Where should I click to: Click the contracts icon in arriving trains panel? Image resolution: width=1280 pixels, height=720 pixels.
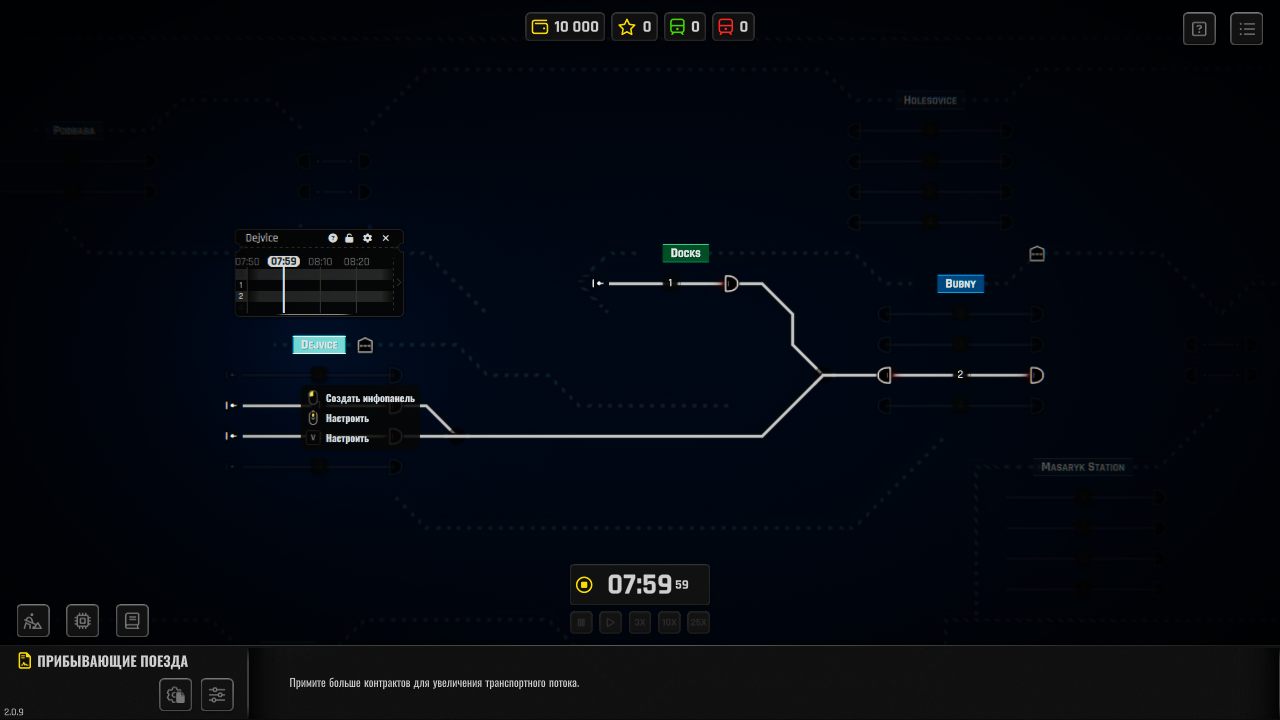tap(176, 694)
